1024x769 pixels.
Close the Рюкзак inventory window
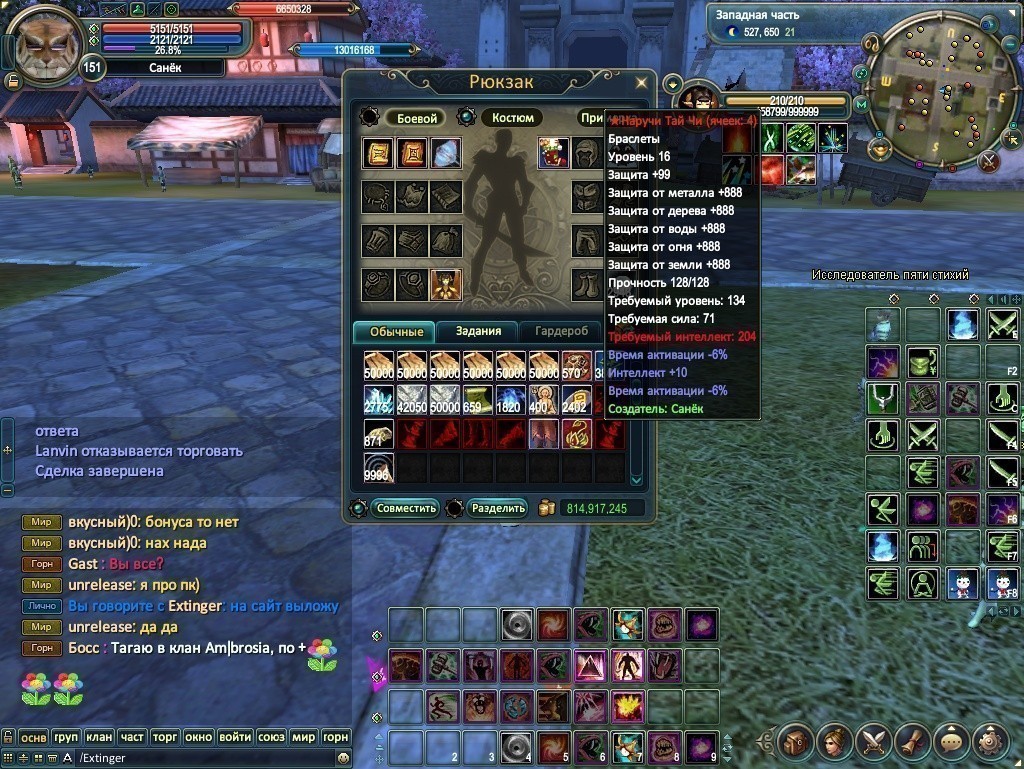tap(642, 82)
